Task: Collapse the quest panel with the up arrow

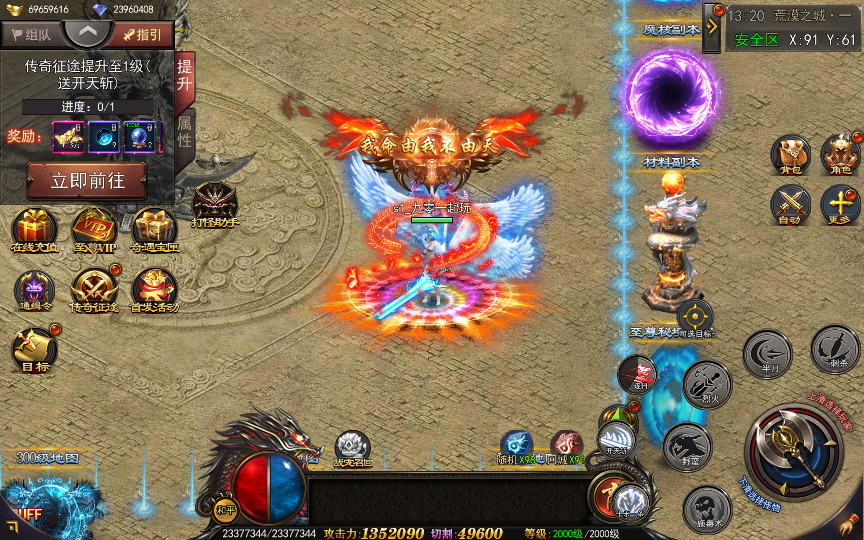Action: [88, 32]
